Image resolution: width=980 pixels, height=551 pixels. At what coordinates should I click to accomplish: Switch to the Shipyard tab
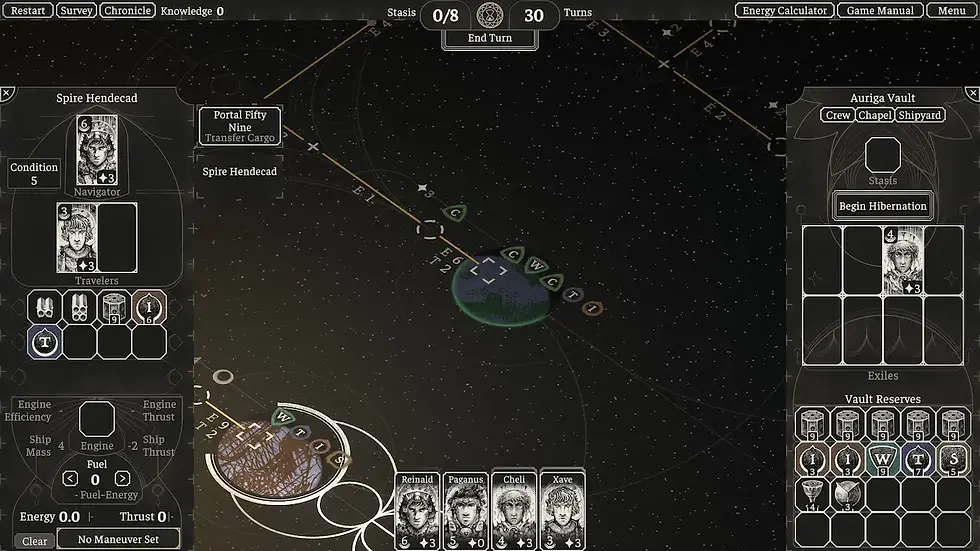pos(920,116)
